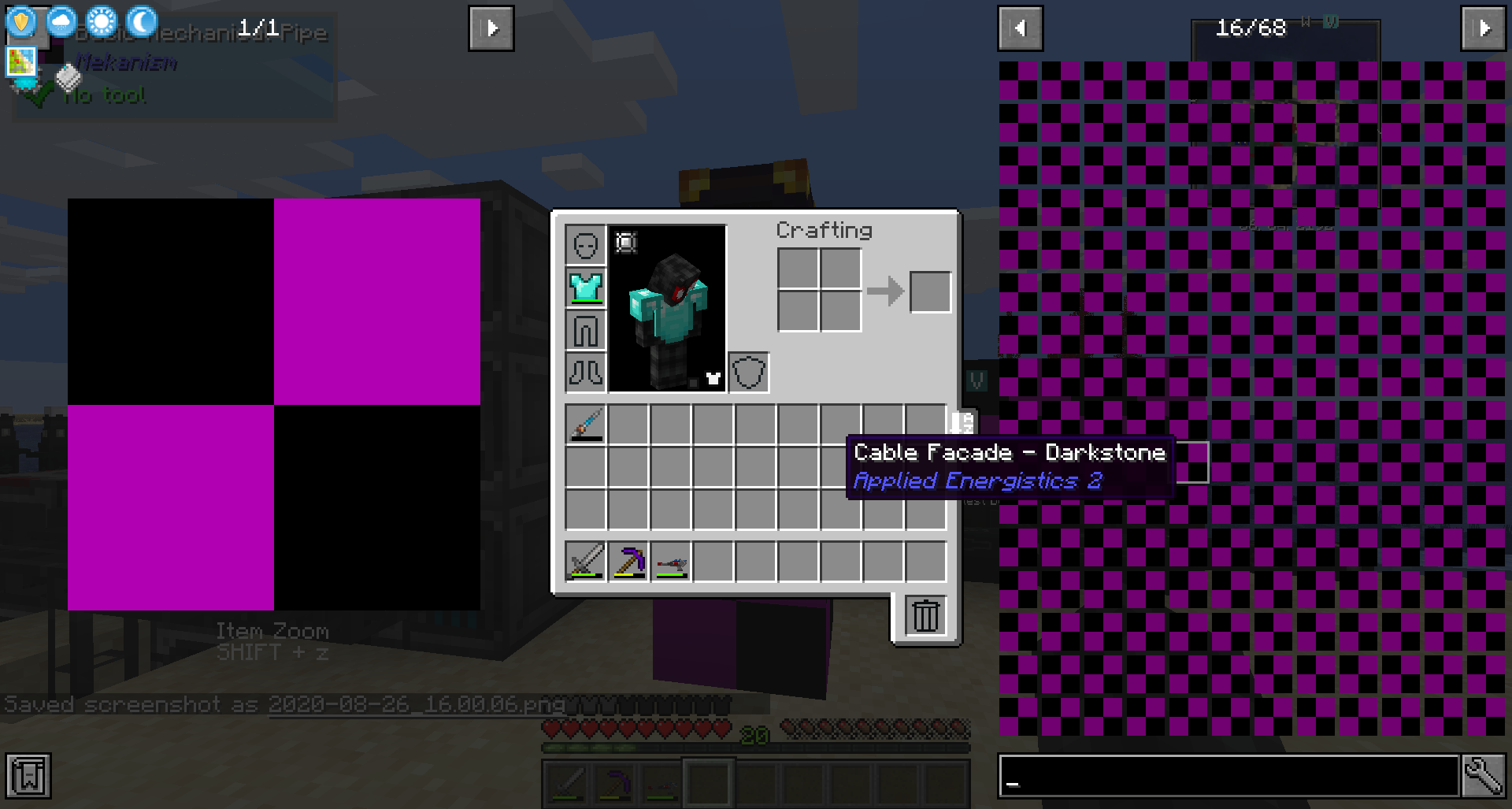Switch to night with the moon button
This screenshot has width=1512, height=809.
[x=140, y=21]
